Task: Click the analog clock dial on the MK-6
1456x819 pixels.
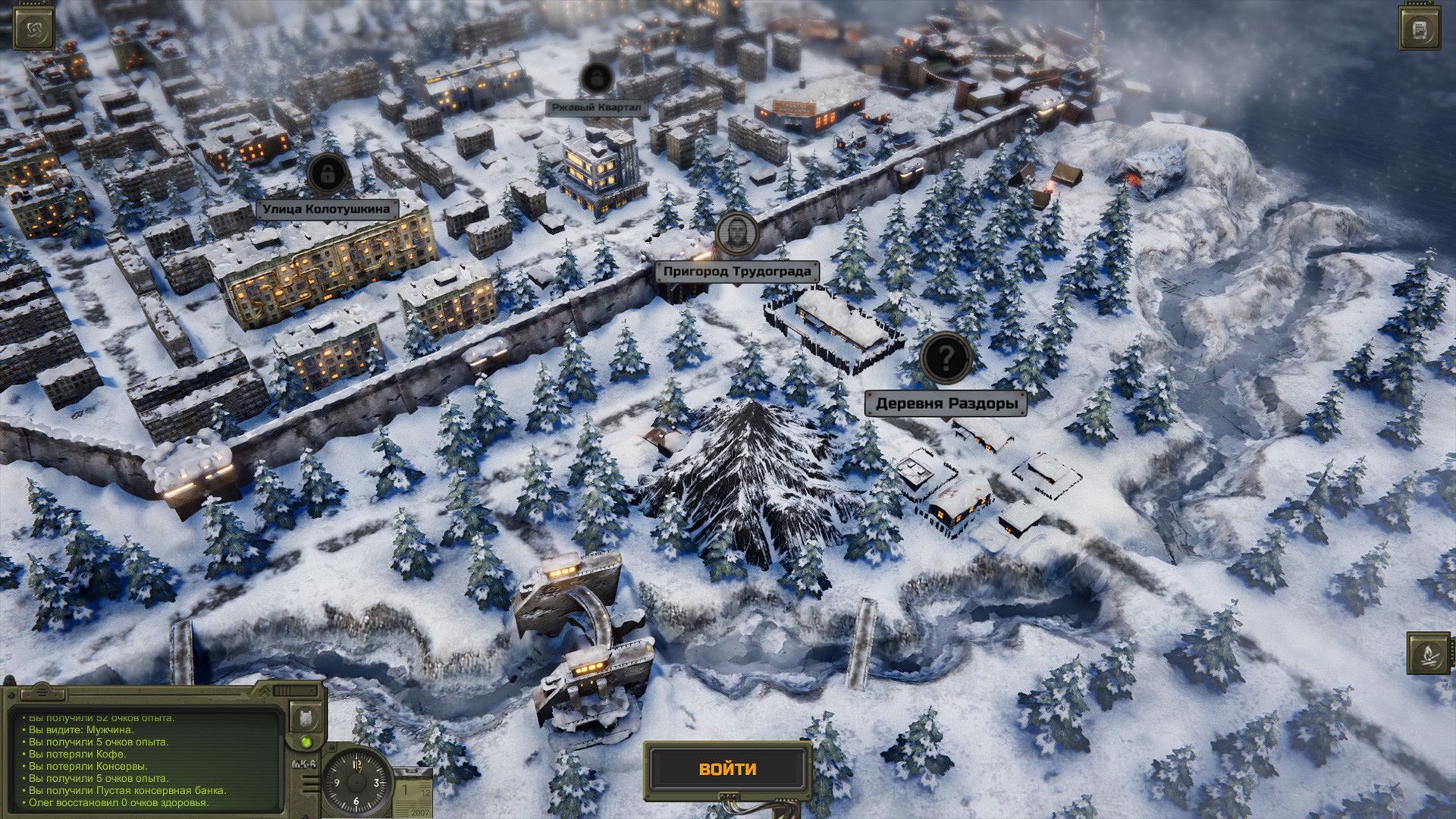Action: tap(356, 782)
